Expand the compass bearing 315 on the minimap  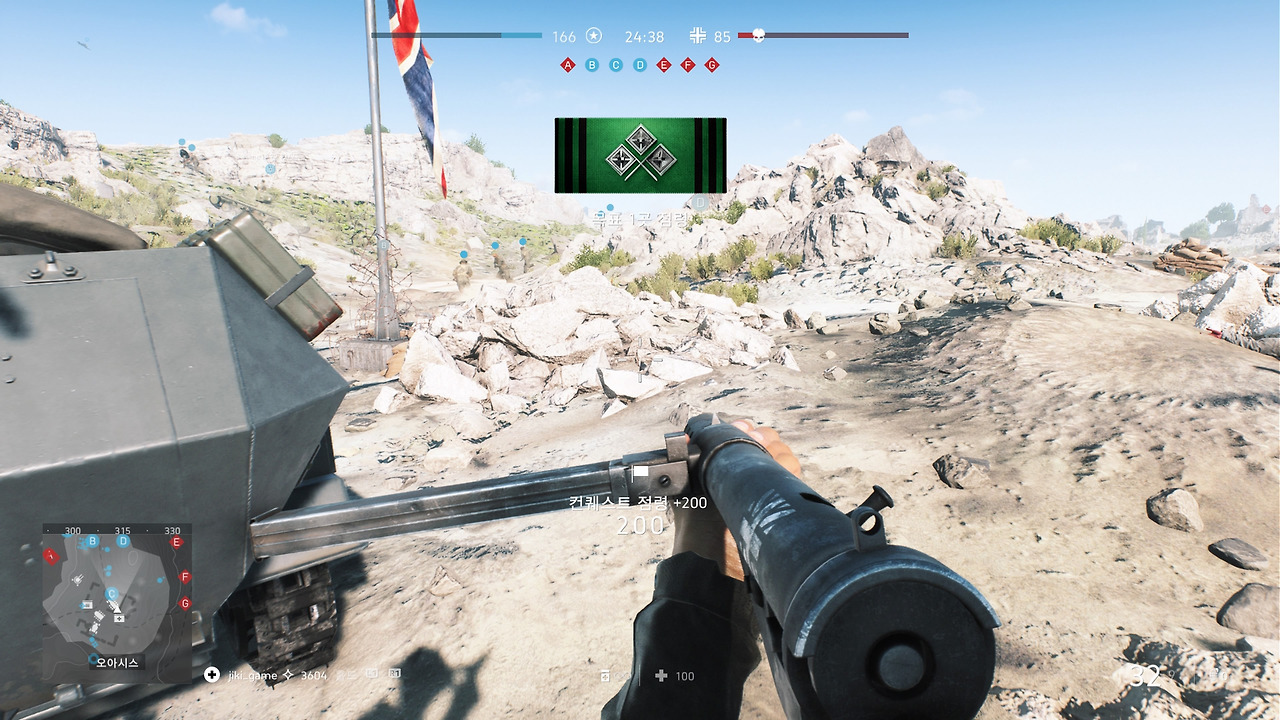pos(123,530)
